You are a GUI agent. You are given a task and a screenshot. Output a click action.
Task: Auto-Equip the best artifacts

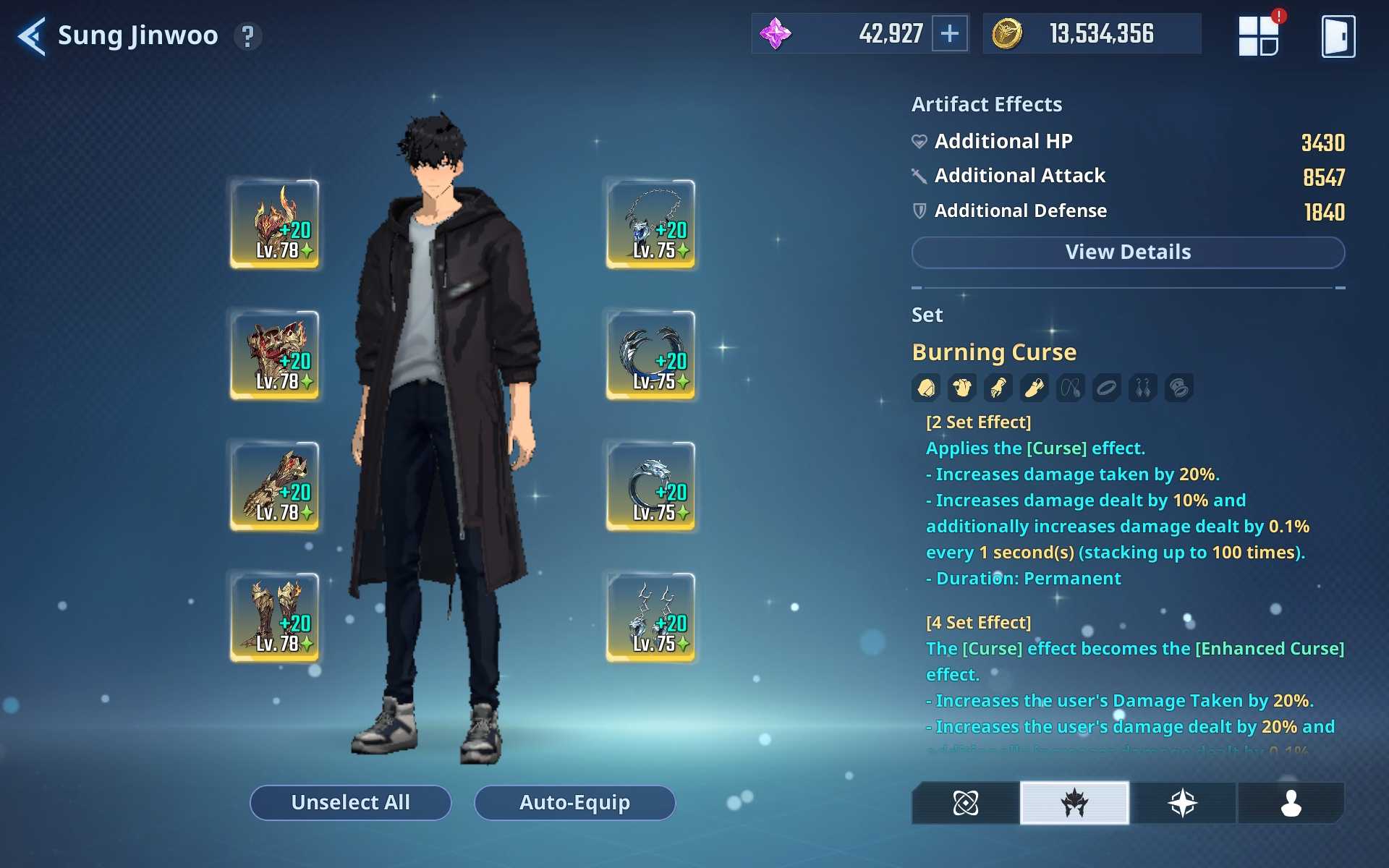pyautogui.click(x=574, y=802)
